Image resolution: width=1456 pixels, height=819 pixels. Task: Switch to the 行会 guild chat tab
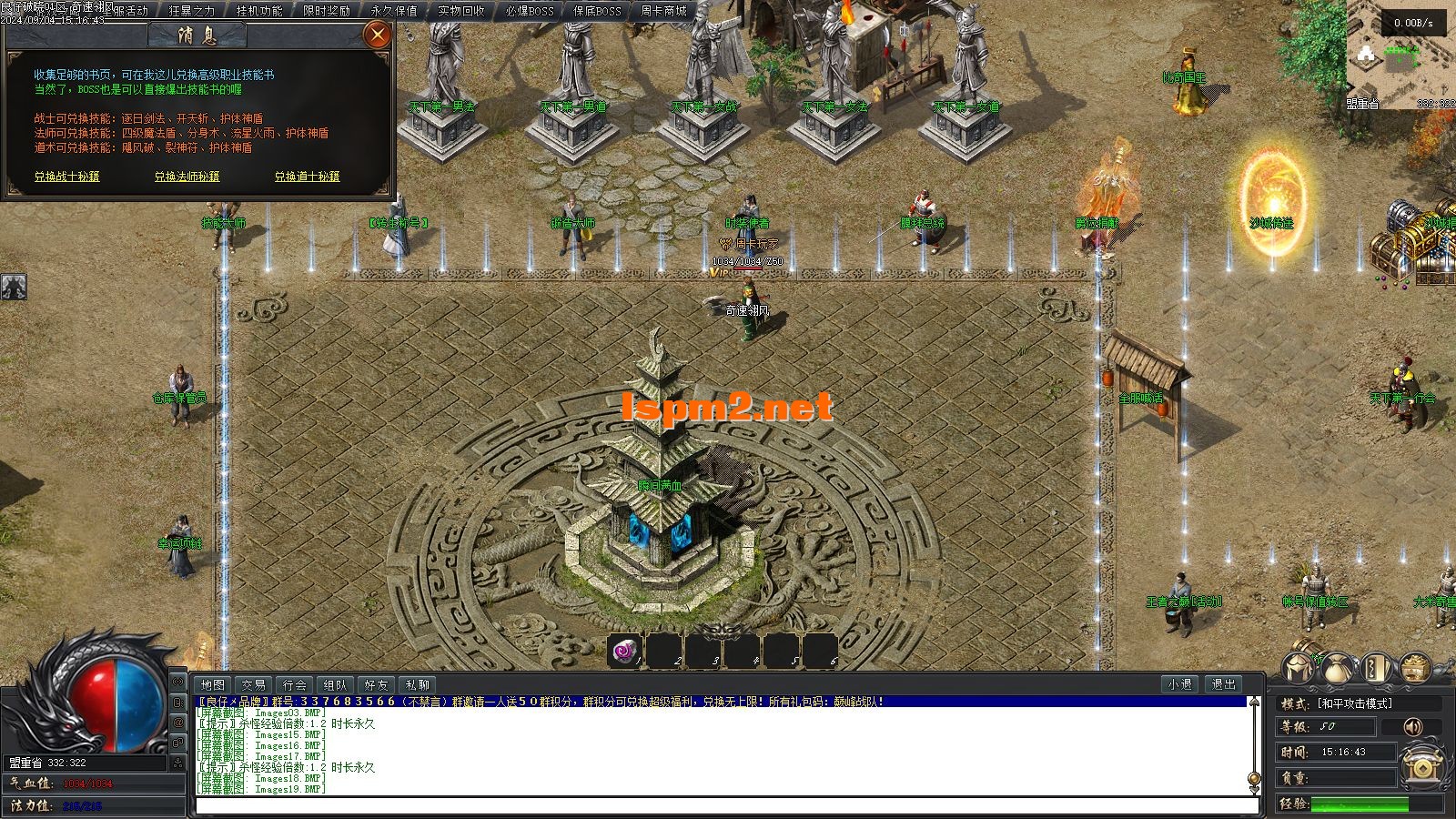(294, 685)
